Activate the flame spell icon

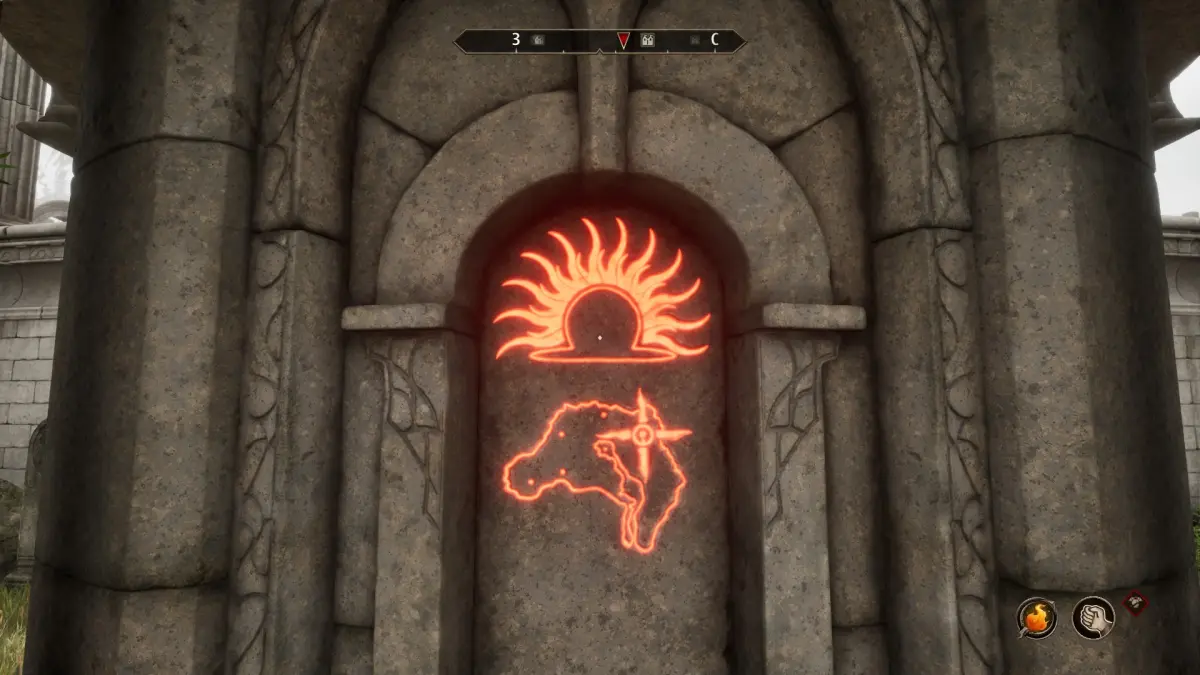[1037, 617]
